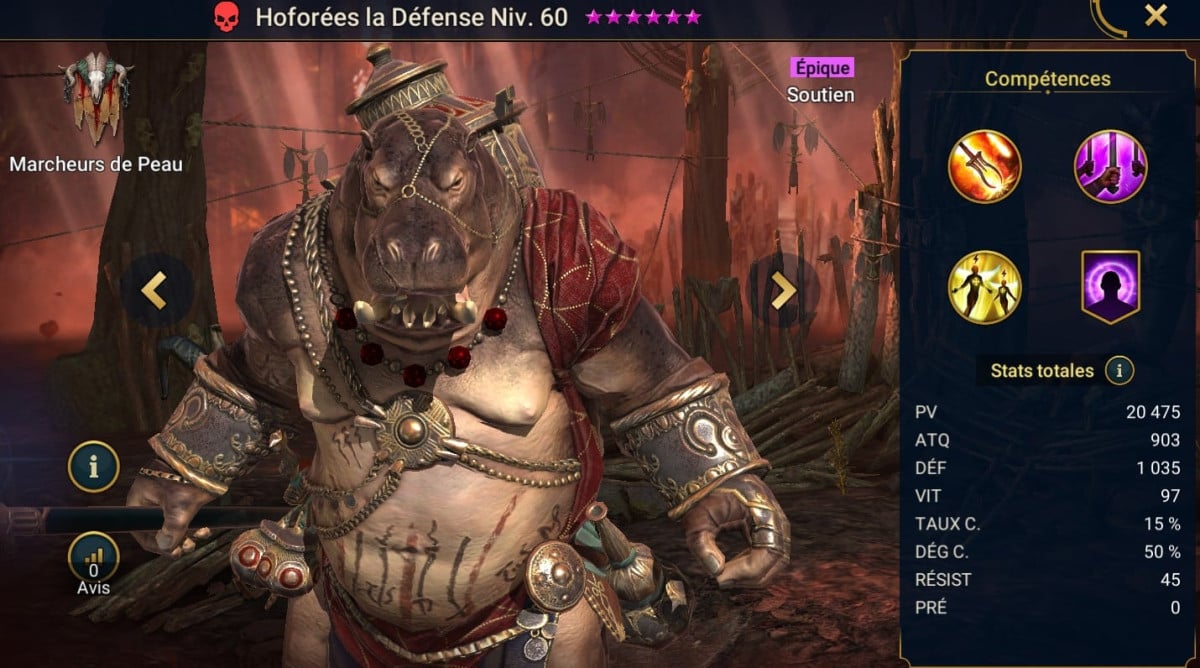Viewport: 1200px width, 668px height.
Task: Show info about Stats totales
Action: point(1119,371)
